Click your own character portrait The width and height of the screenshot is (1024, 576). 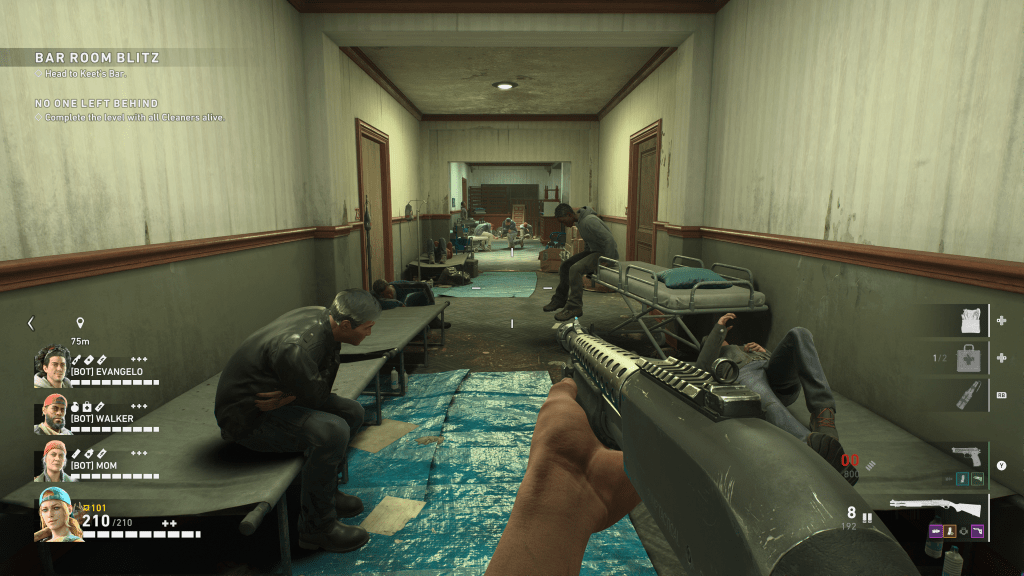pos(57,514)
